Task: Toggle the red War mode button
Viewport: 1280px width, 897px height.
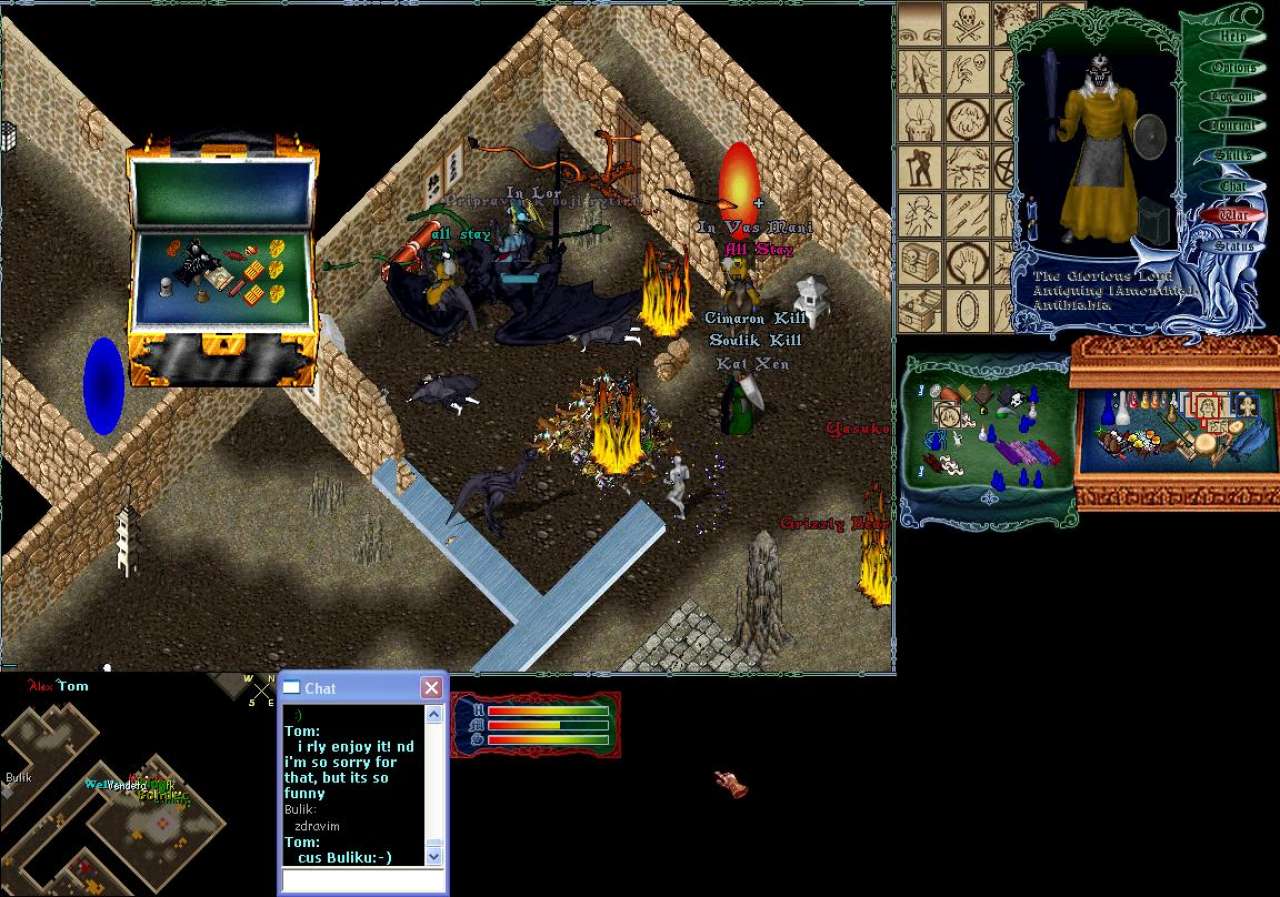Action: [1233, 215]
